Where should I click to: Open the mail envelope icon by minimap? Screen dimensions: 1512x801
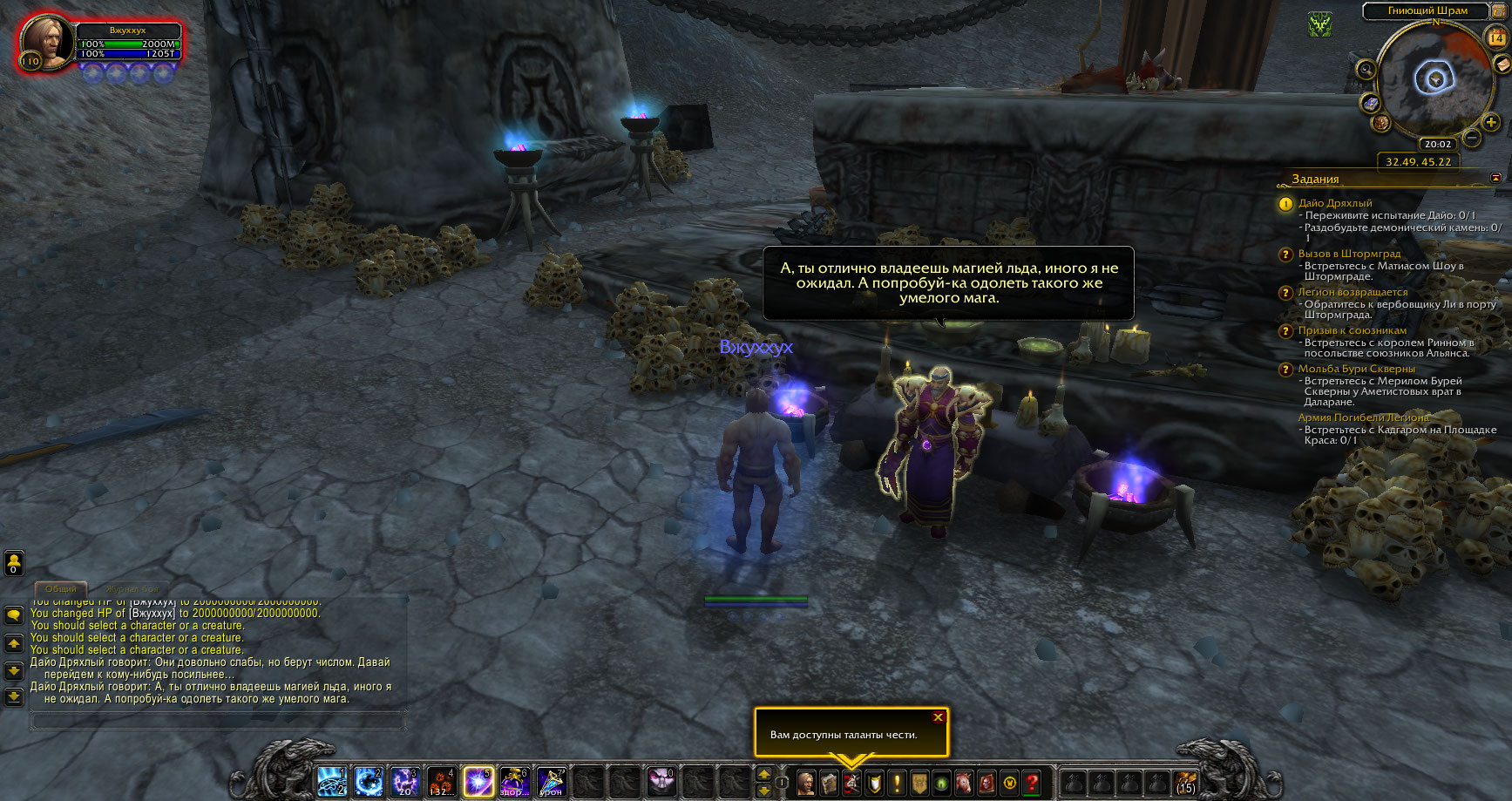(1502, 64)
